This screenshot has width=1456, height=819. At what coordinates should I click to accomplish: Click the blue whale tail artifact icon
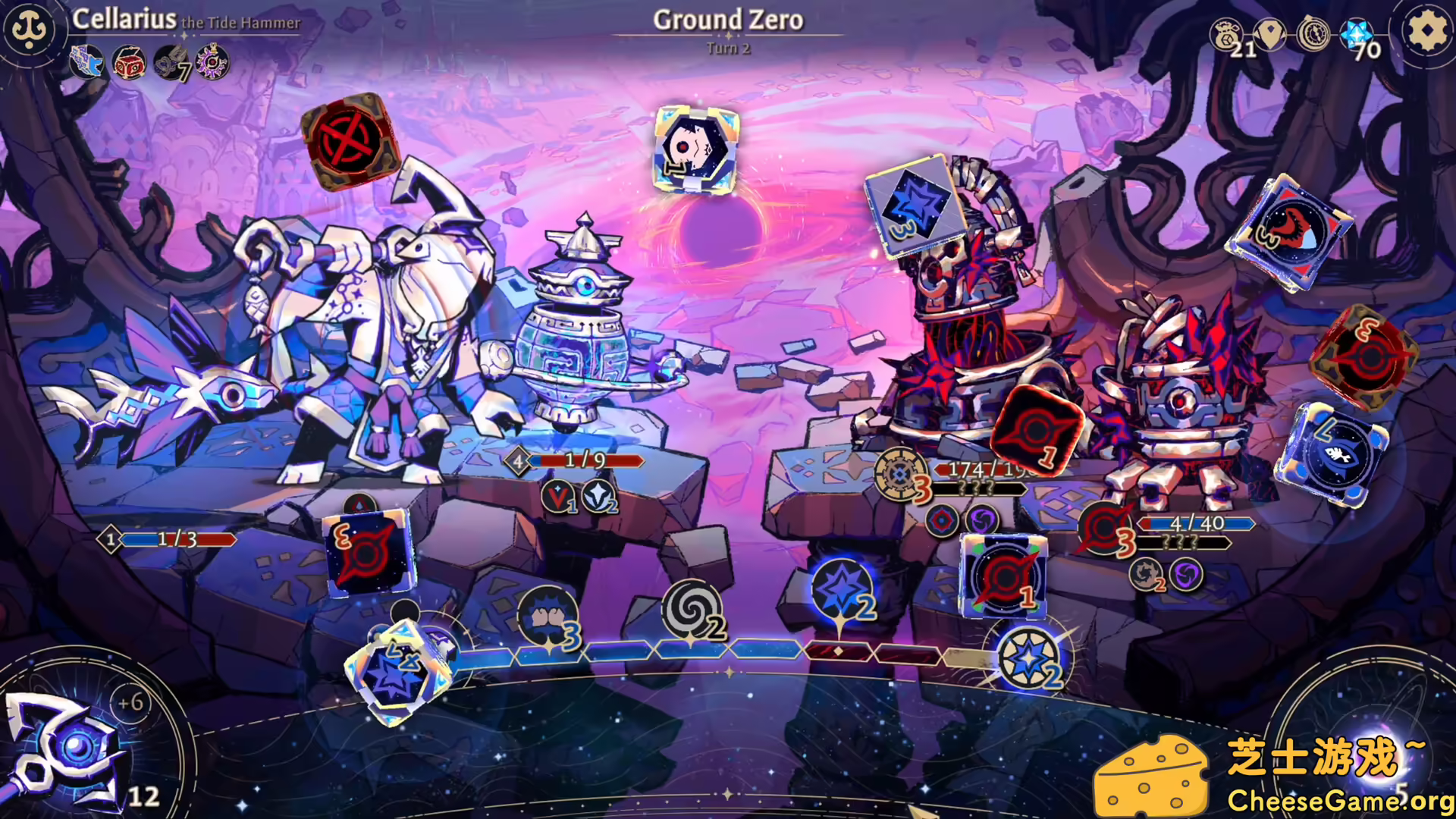point(87,63)
